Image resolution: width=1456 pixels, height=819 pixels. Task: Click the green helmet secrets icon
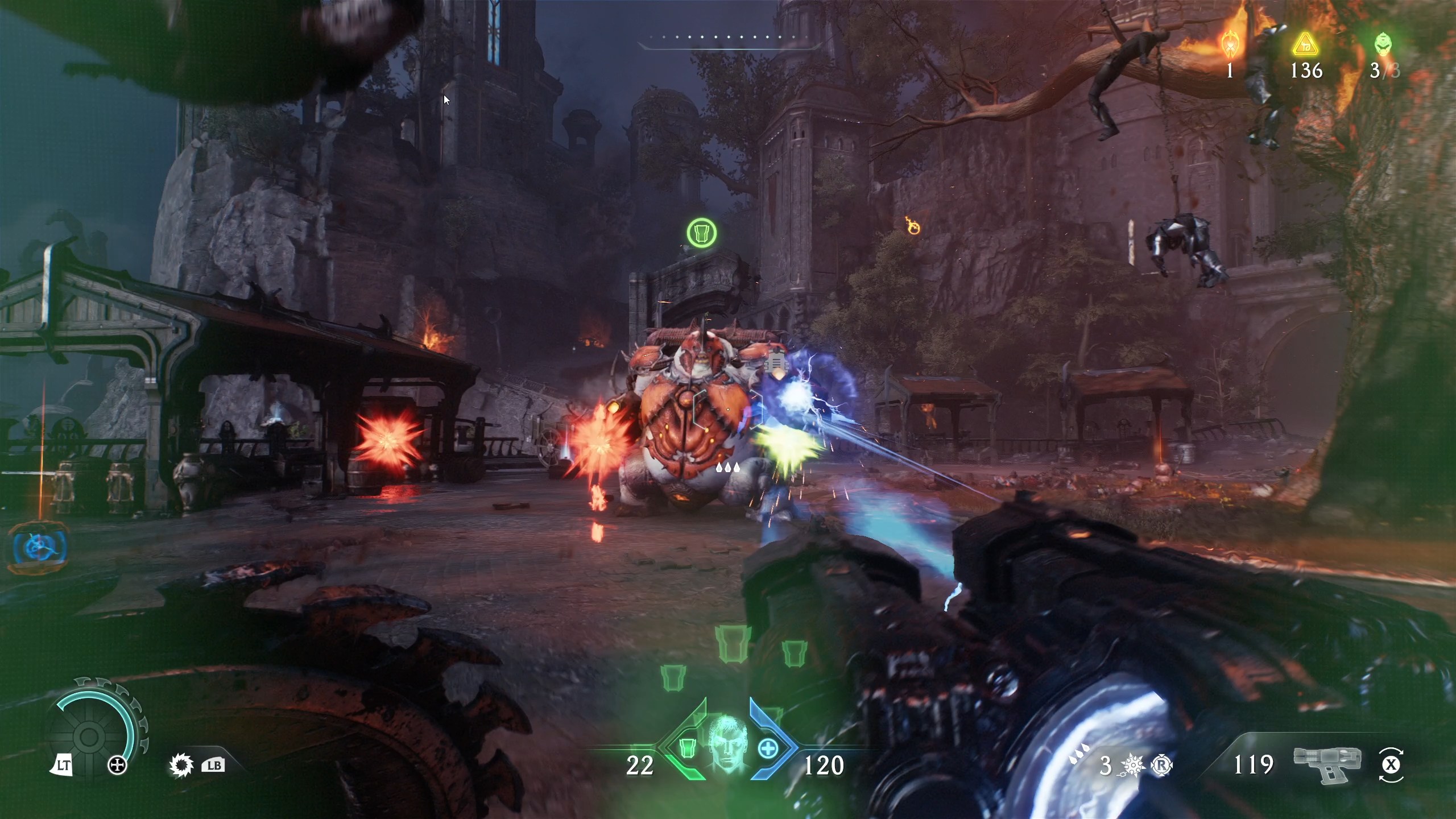click(1383, 44)
